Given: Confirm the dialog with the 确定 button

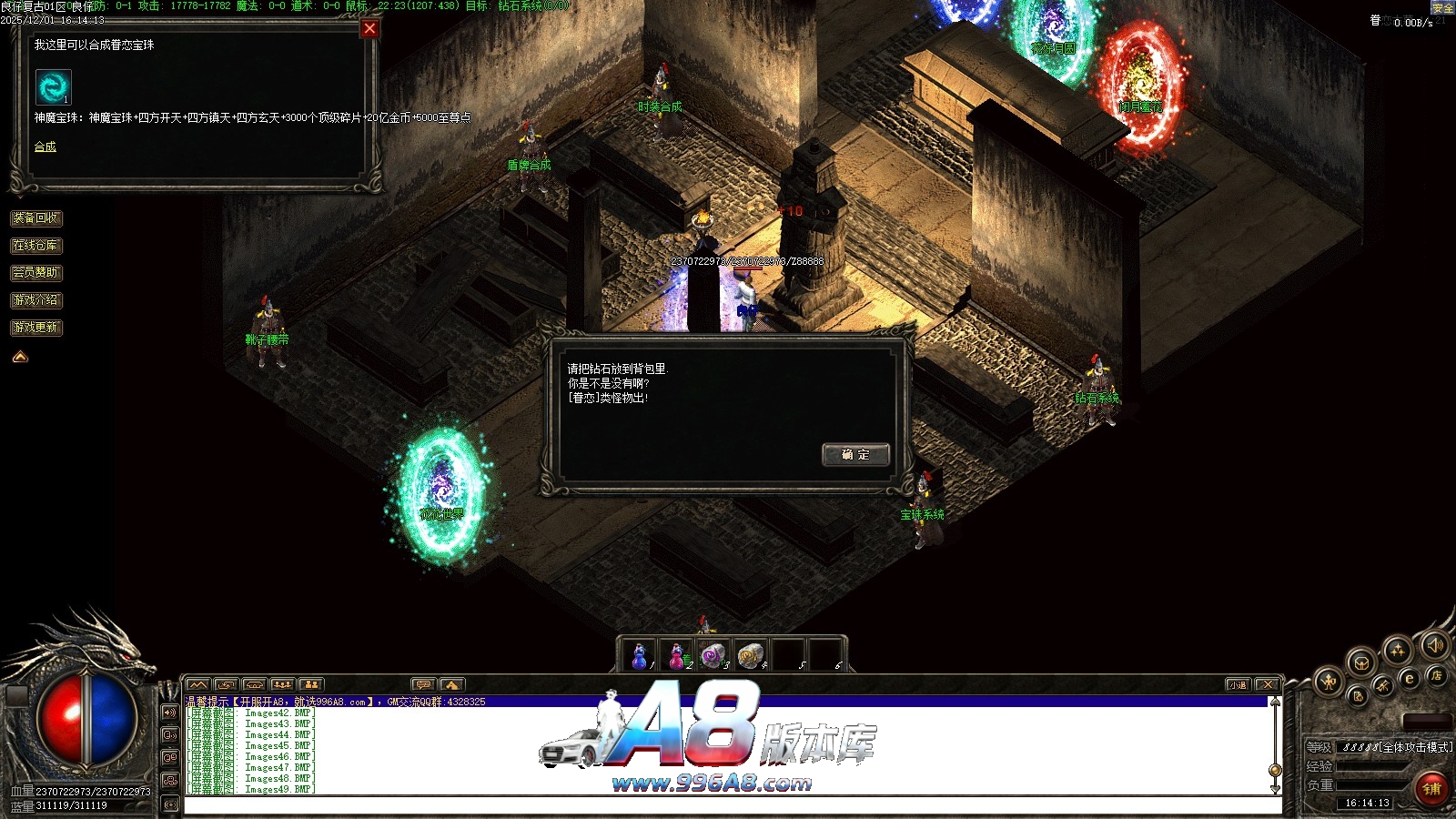Looking at the screenshot, I should click(854, 455).
